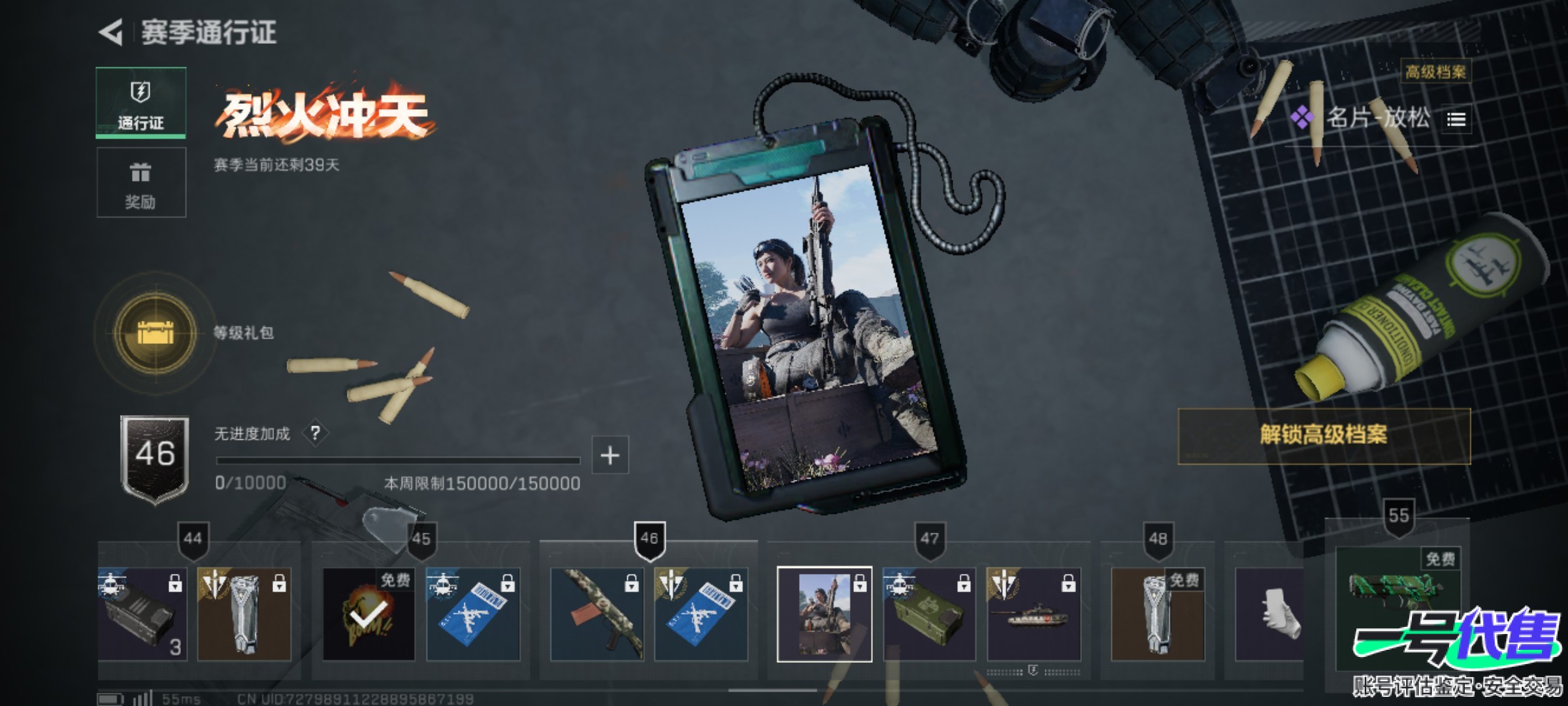
Task: Choose the level 47 tank reward
Action: tap(1034, 614)
